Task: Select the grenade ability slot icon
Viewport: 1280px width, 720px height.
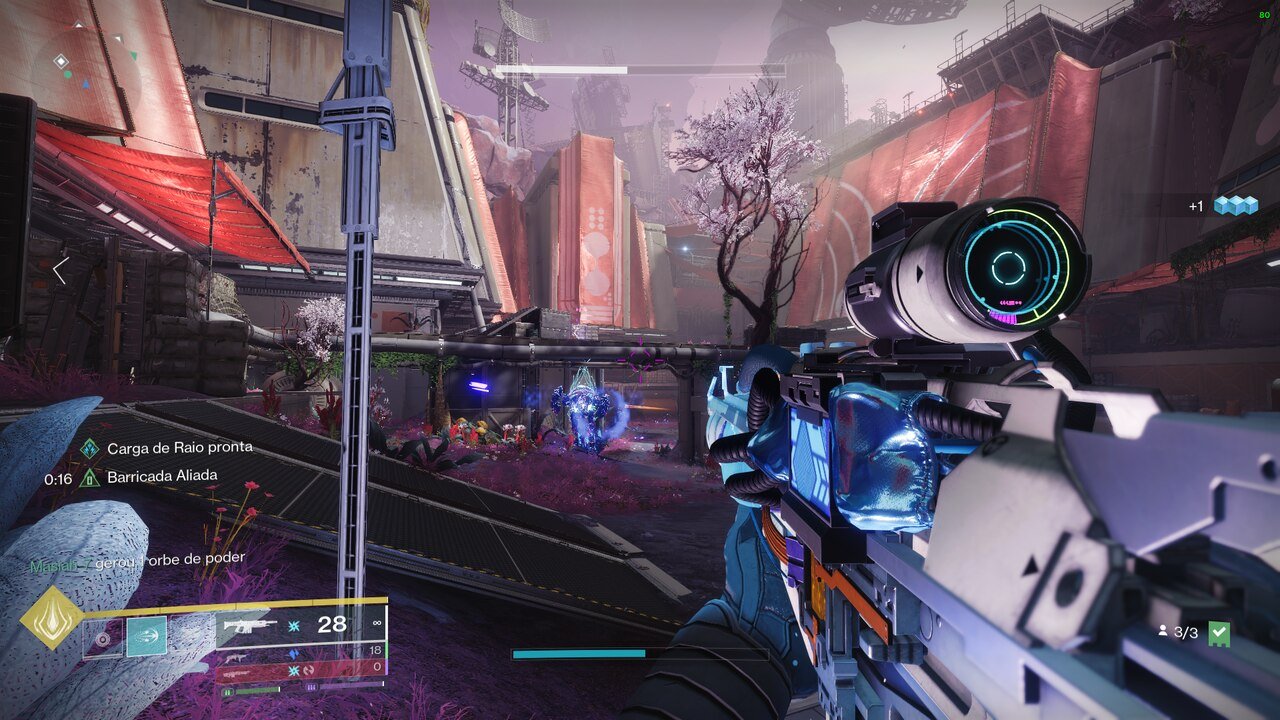Action: pos(103,638)
